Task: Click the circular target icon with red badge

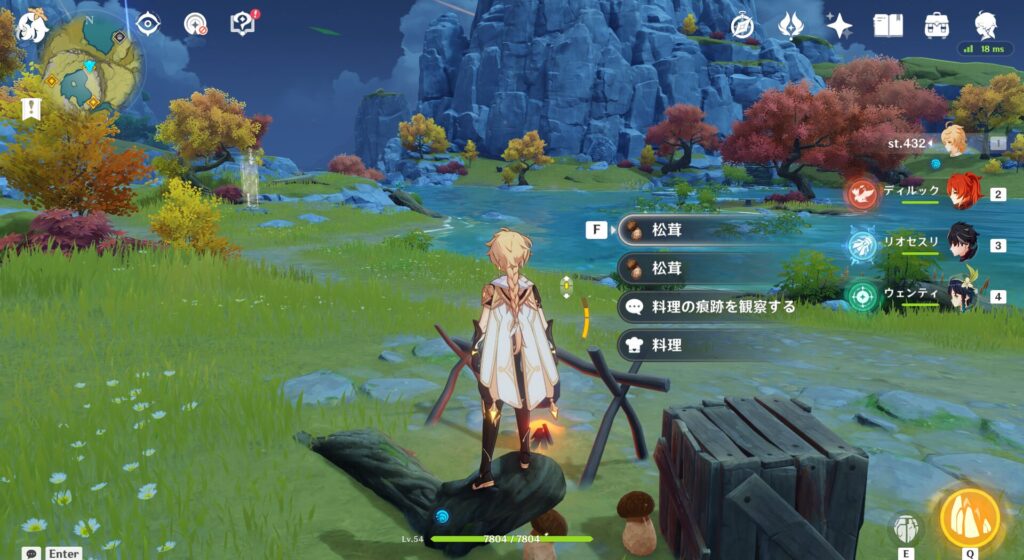Action: click(x=195, y=24)
